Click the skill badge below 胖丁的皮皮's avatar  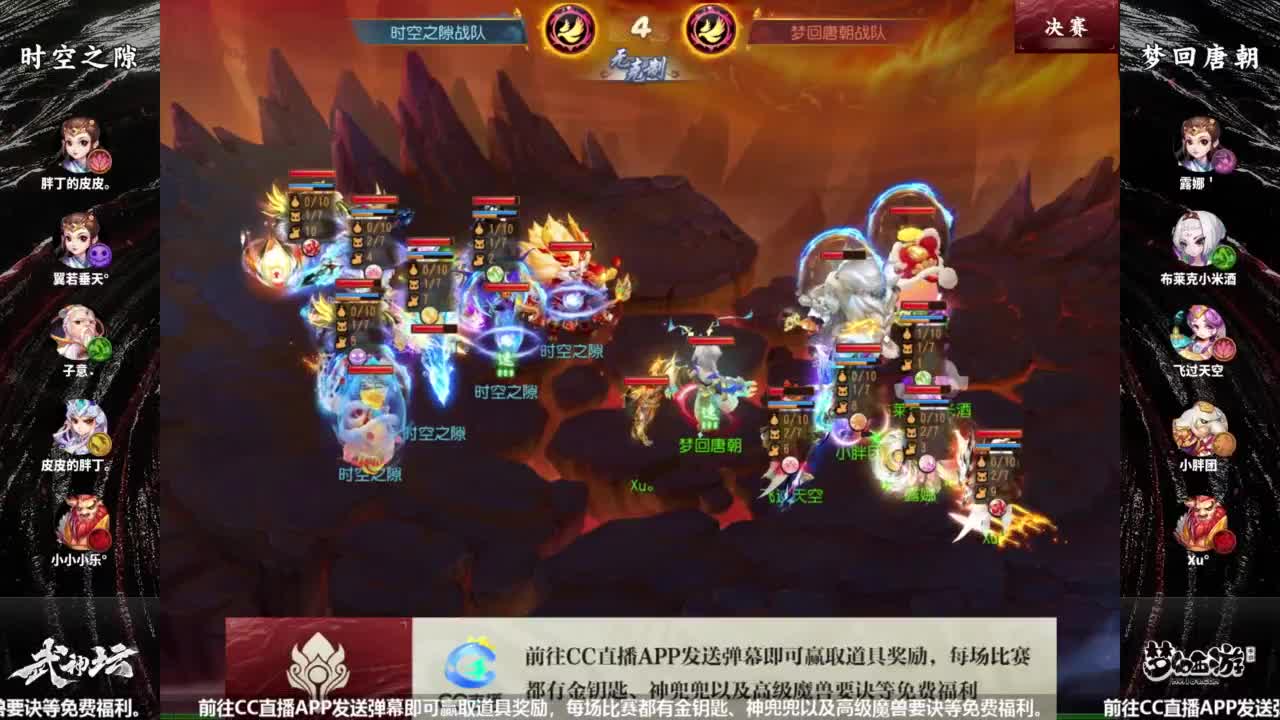[98, 163]
